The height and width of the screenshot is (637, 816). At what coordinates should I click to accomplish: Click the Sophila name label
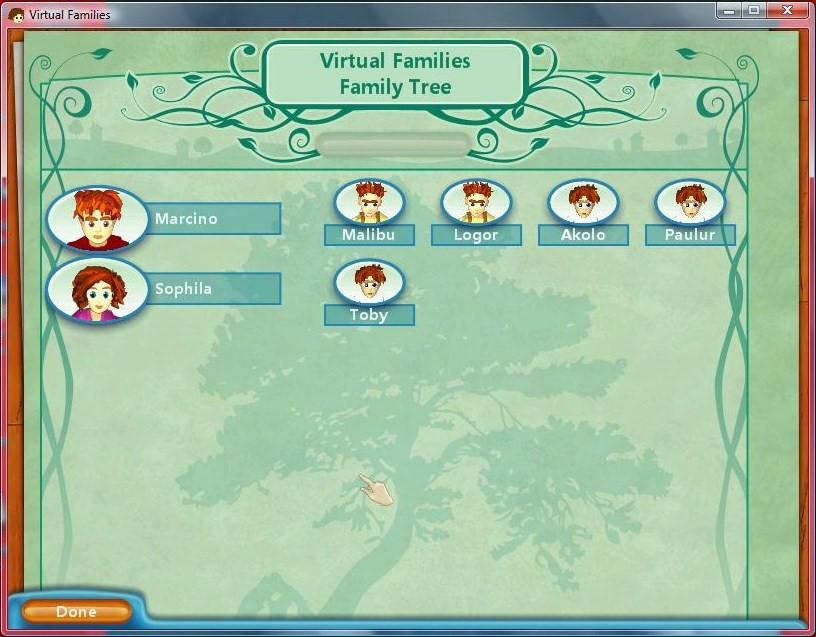[x=214, y=289]
